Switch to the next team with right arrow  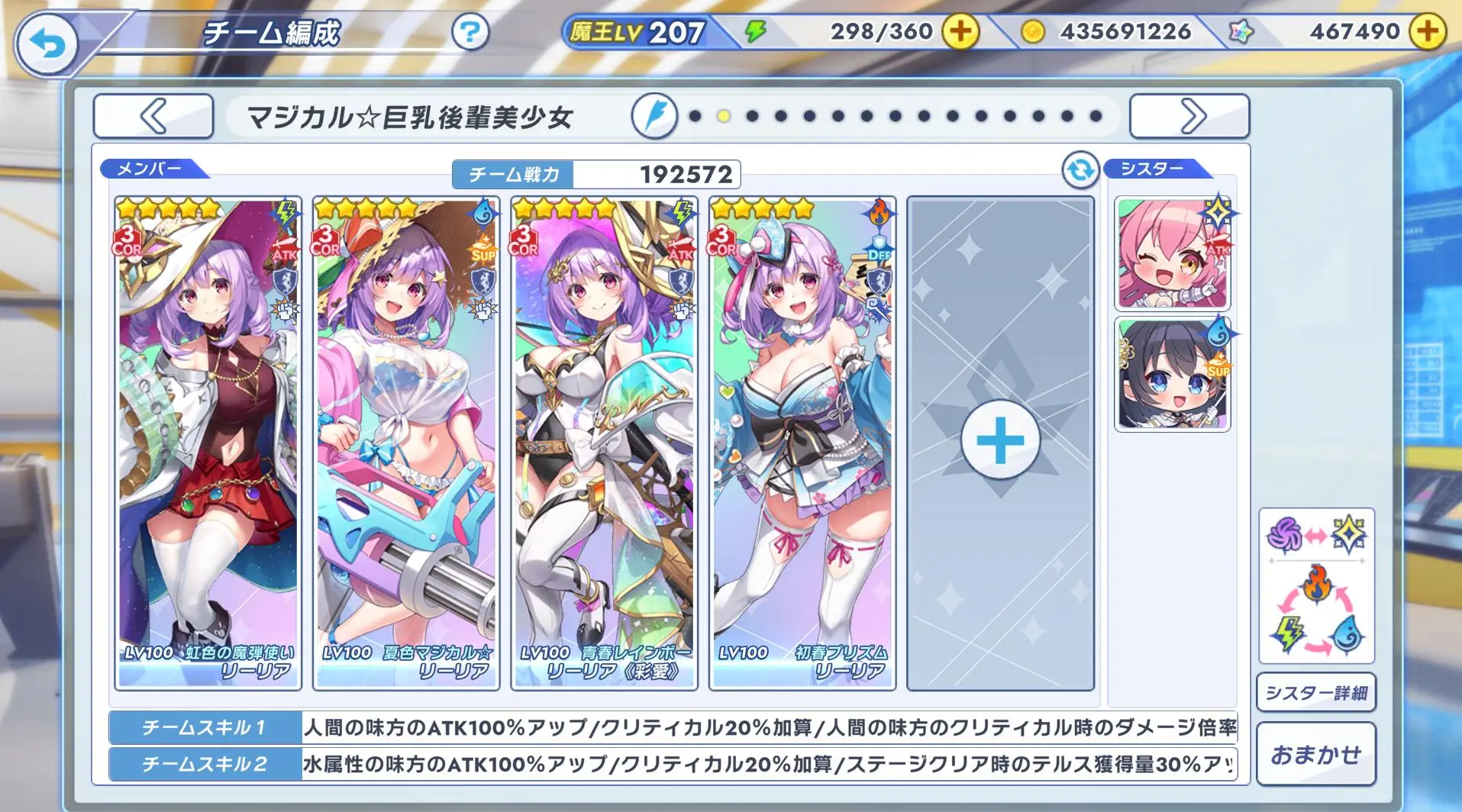[x=1189, y=117]
